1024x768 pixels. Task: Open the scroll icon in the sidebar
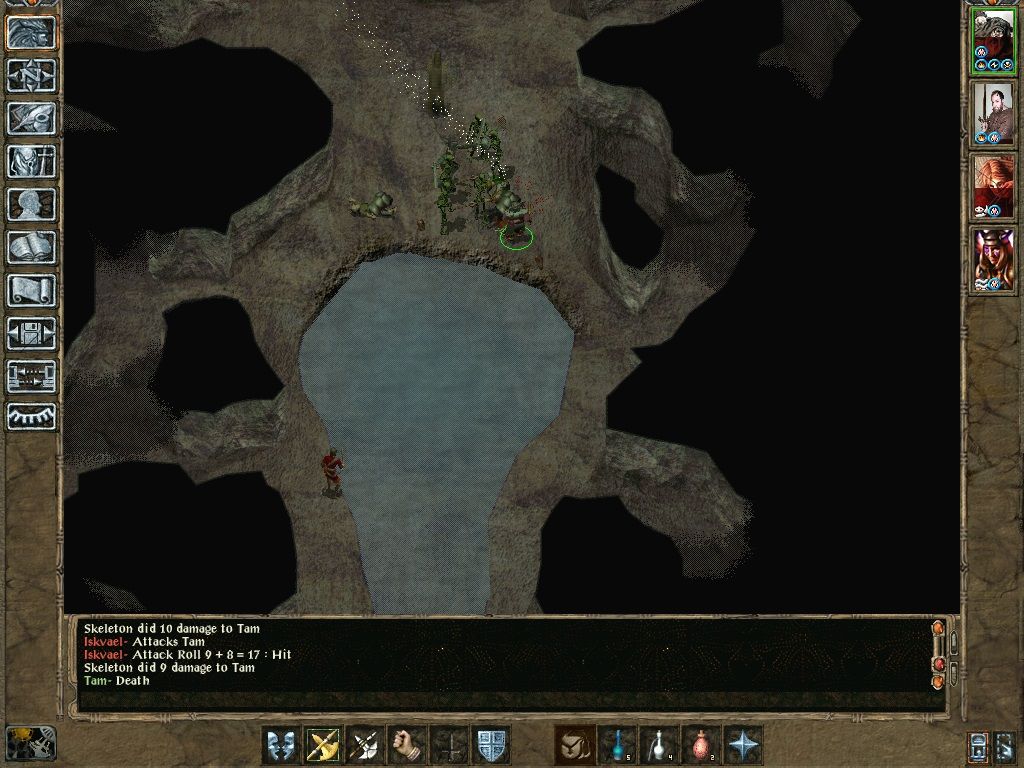coord(32,290)
